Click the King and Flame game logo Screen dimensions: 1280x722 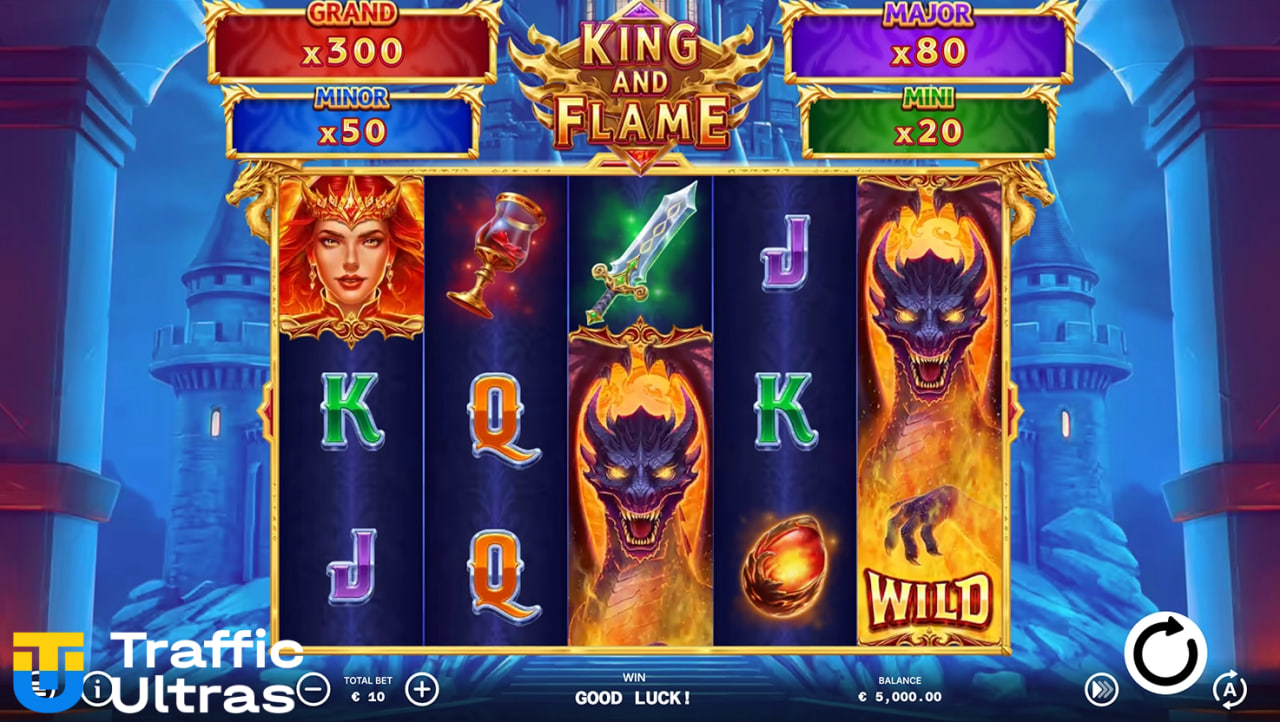point(640,80)
